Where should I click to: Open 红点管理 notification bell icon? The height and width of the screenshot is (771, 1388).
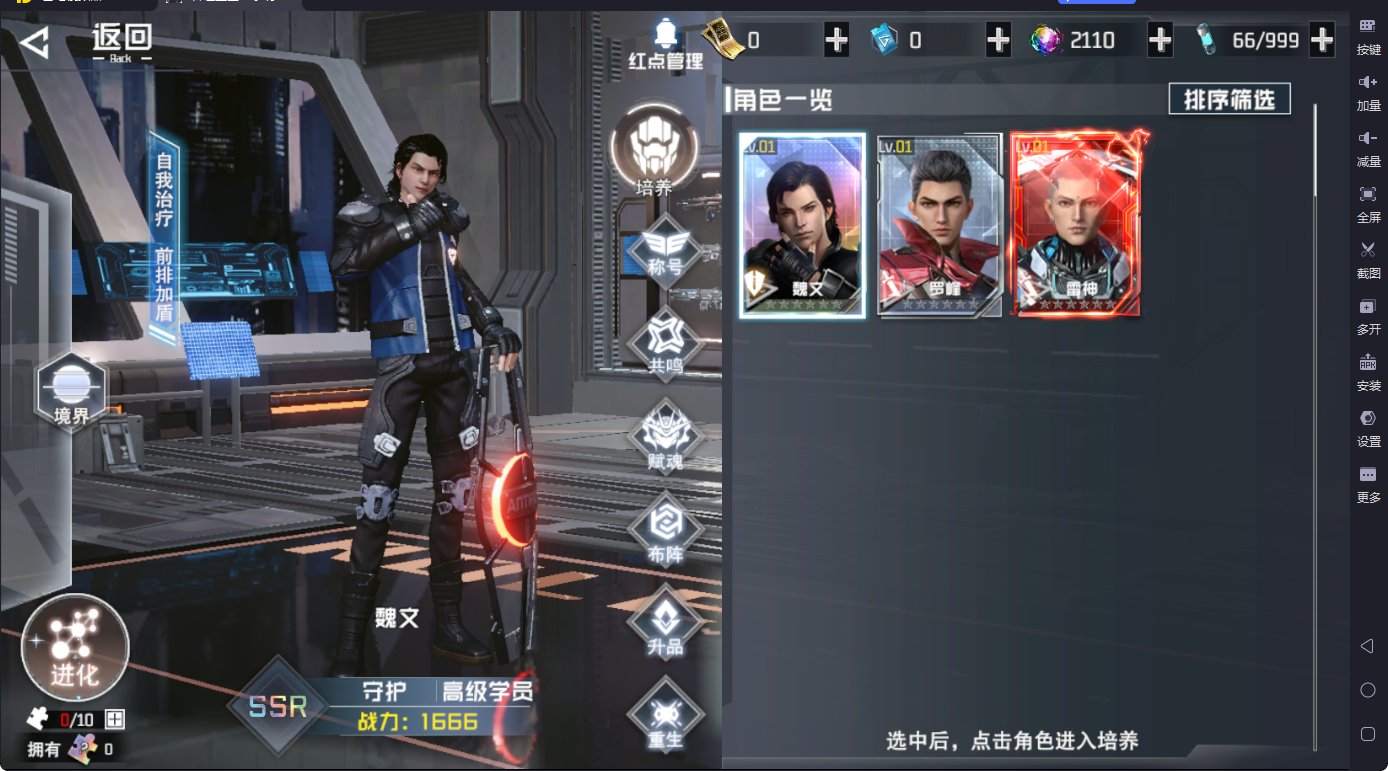point(666,40)
